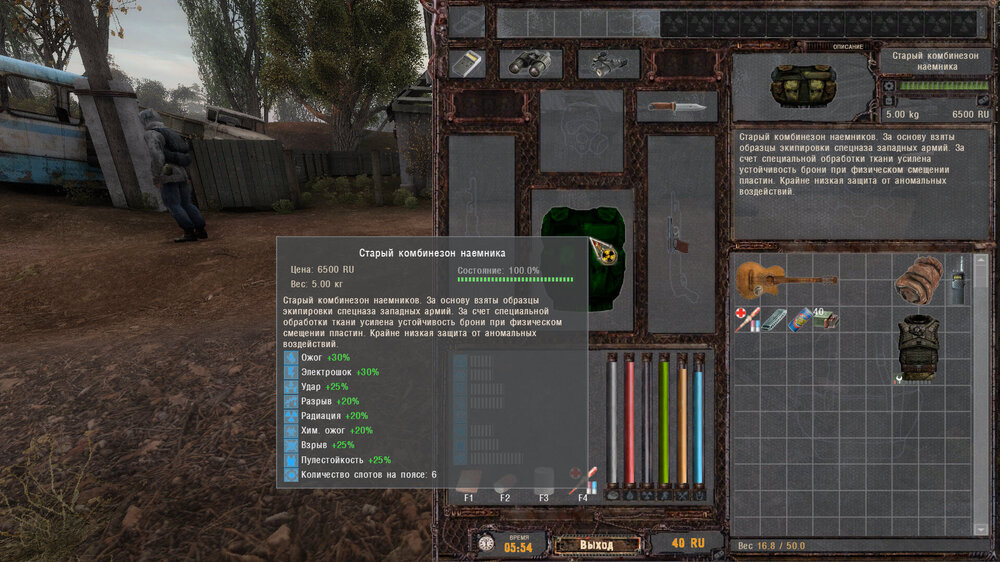Select the ammo box stack of 40

tap(826, 320)
